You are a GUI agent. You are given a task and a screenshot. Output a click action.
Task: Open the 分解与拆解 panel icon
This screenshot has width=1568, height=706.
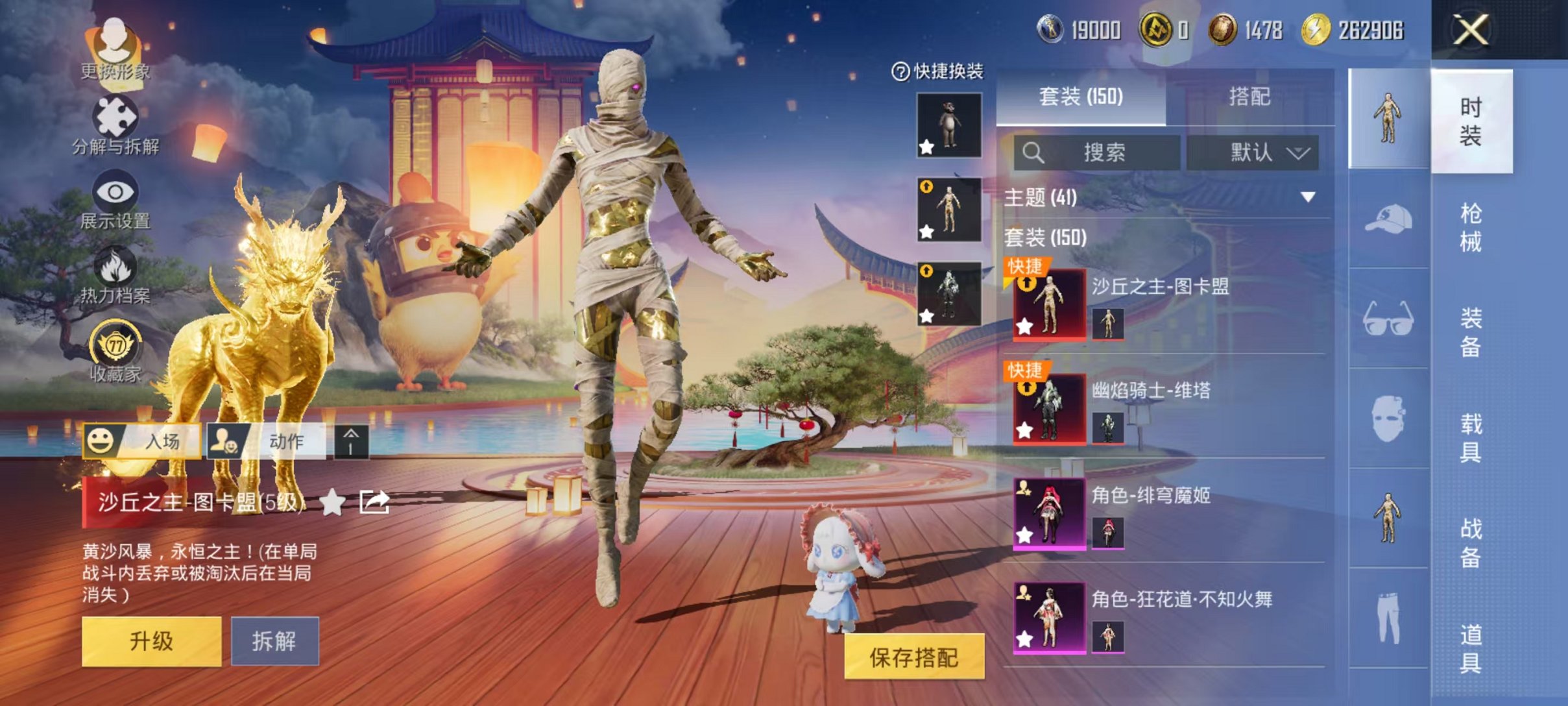(x=117, y=117)
